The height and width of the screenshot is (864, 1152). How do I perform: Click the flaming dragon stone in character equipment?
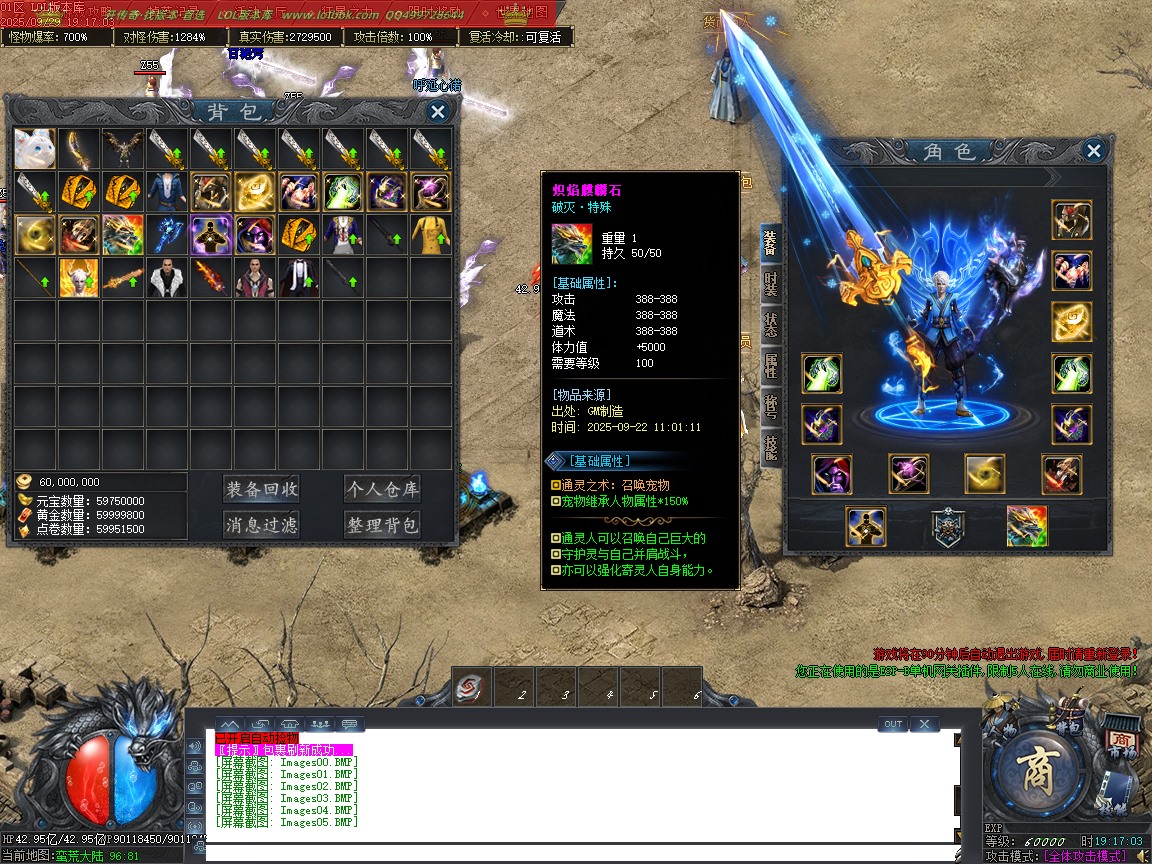(x=1027, y=526)
